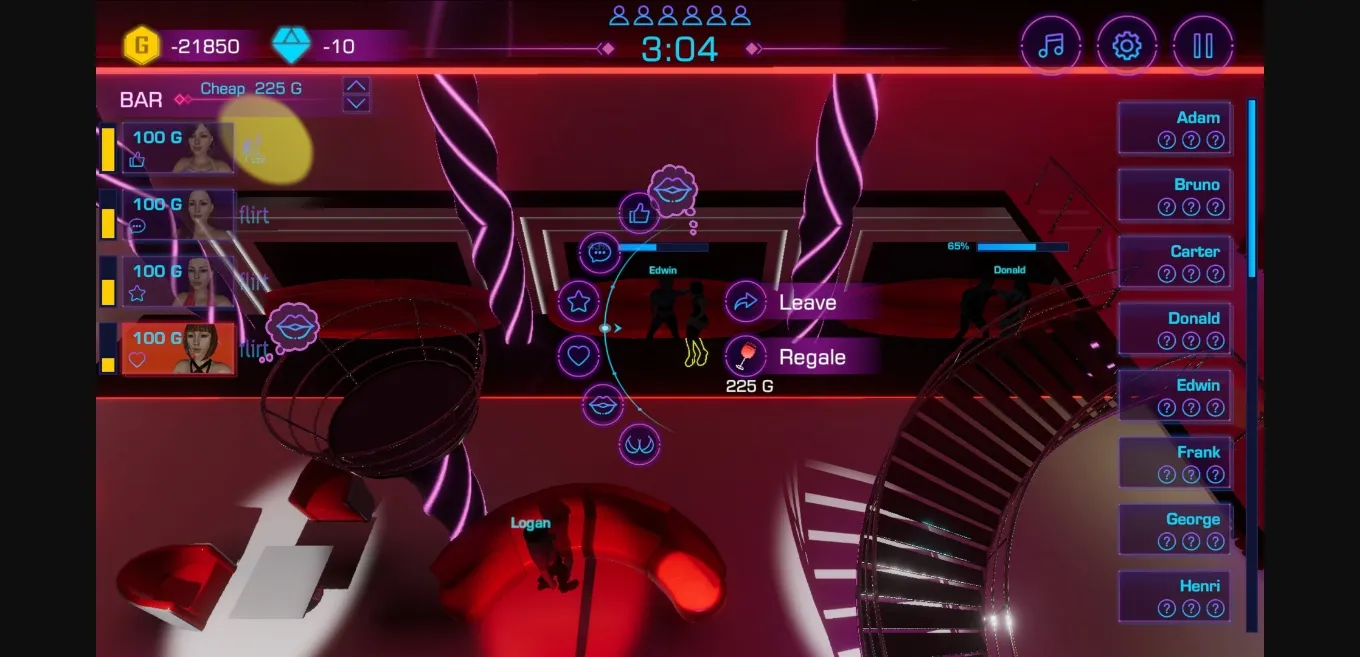Select Bruno in the guest list
This screenshot has height=657, width=1360.
point(1174,196)
